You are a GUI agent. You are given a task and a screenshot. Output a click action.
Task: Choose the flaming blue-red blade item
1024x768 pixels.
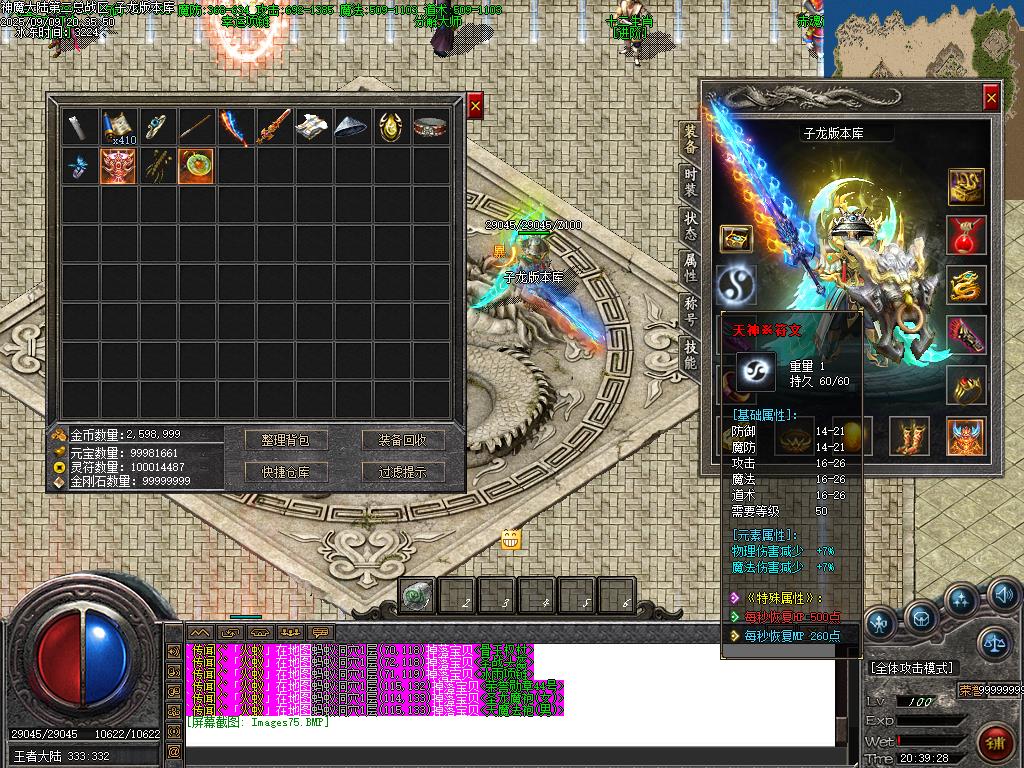coord(235,126)
